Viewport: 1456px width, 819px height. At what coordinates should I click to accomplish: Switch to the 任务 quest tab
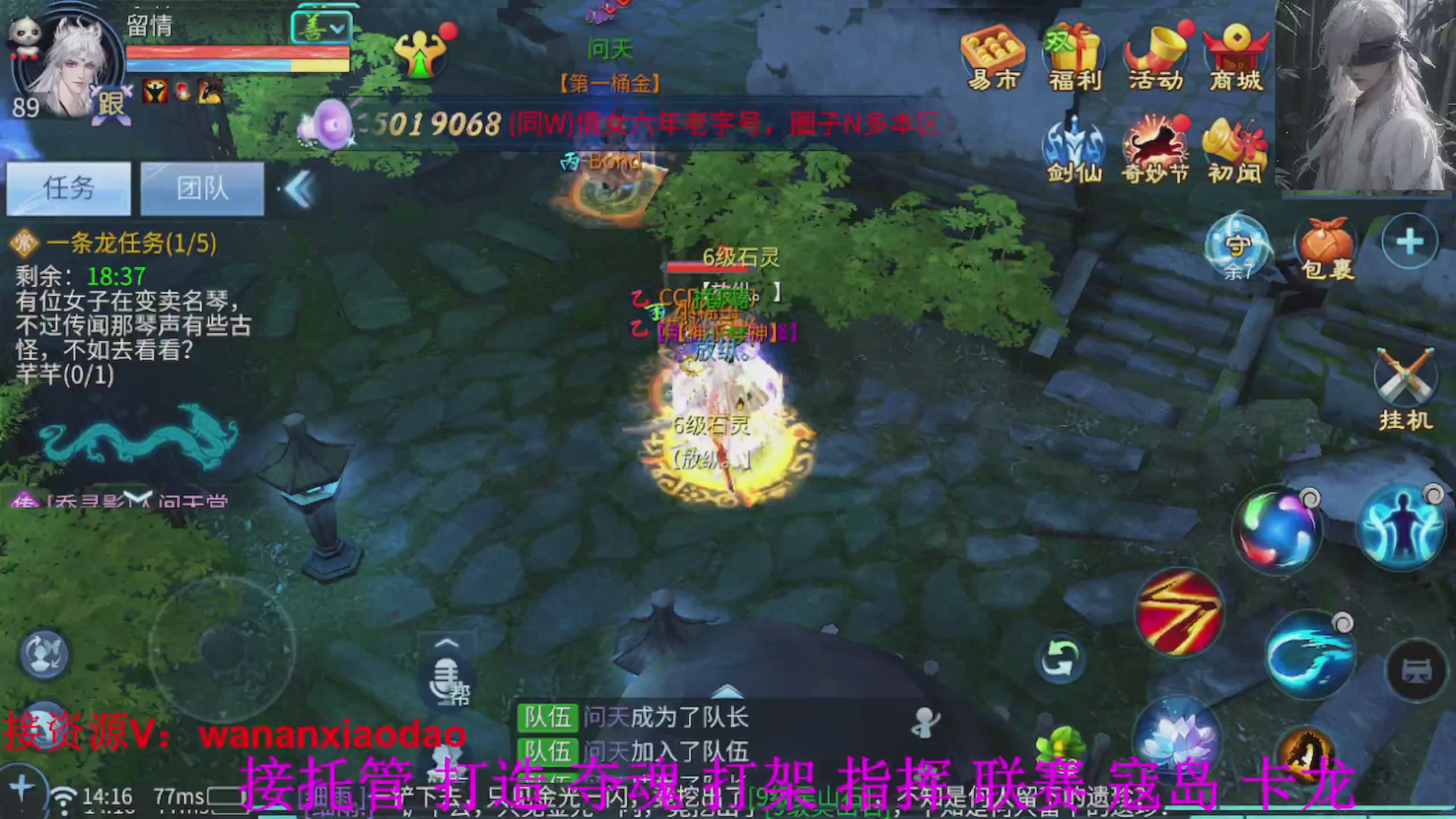(x=67, y=189)
